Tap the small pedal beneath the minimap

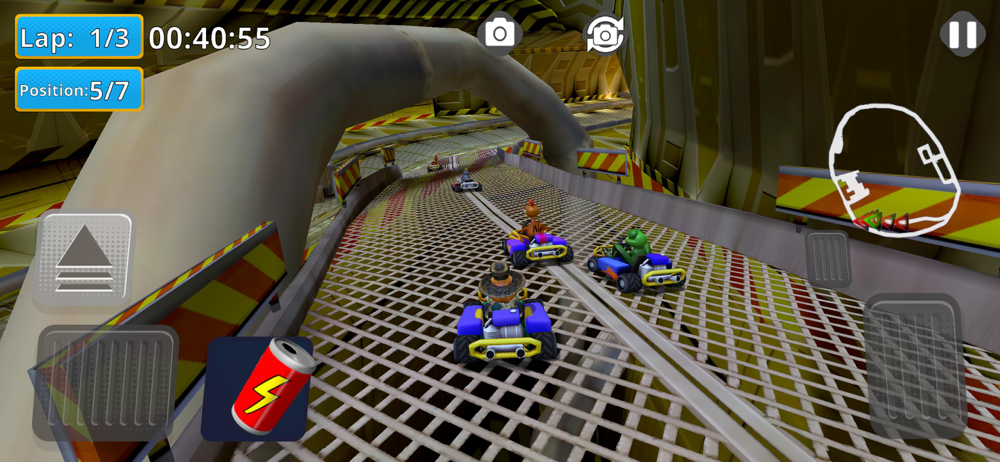tap(828, 260)
